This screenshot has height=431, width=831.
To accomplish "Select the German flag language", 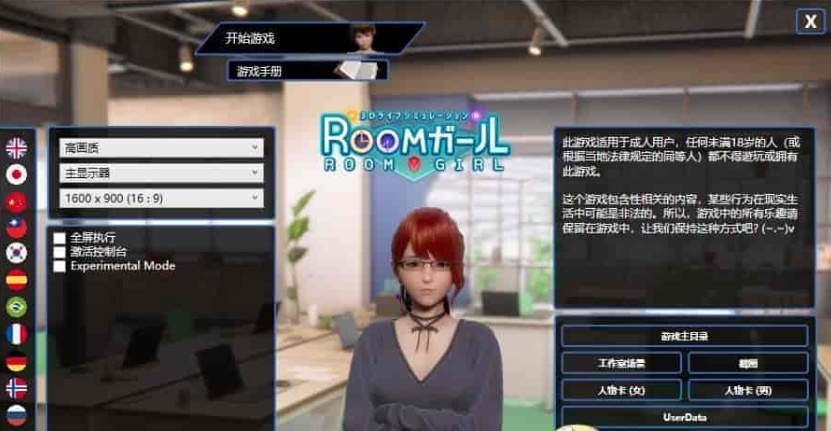I will pyautogui.click(x=16, y=361).
